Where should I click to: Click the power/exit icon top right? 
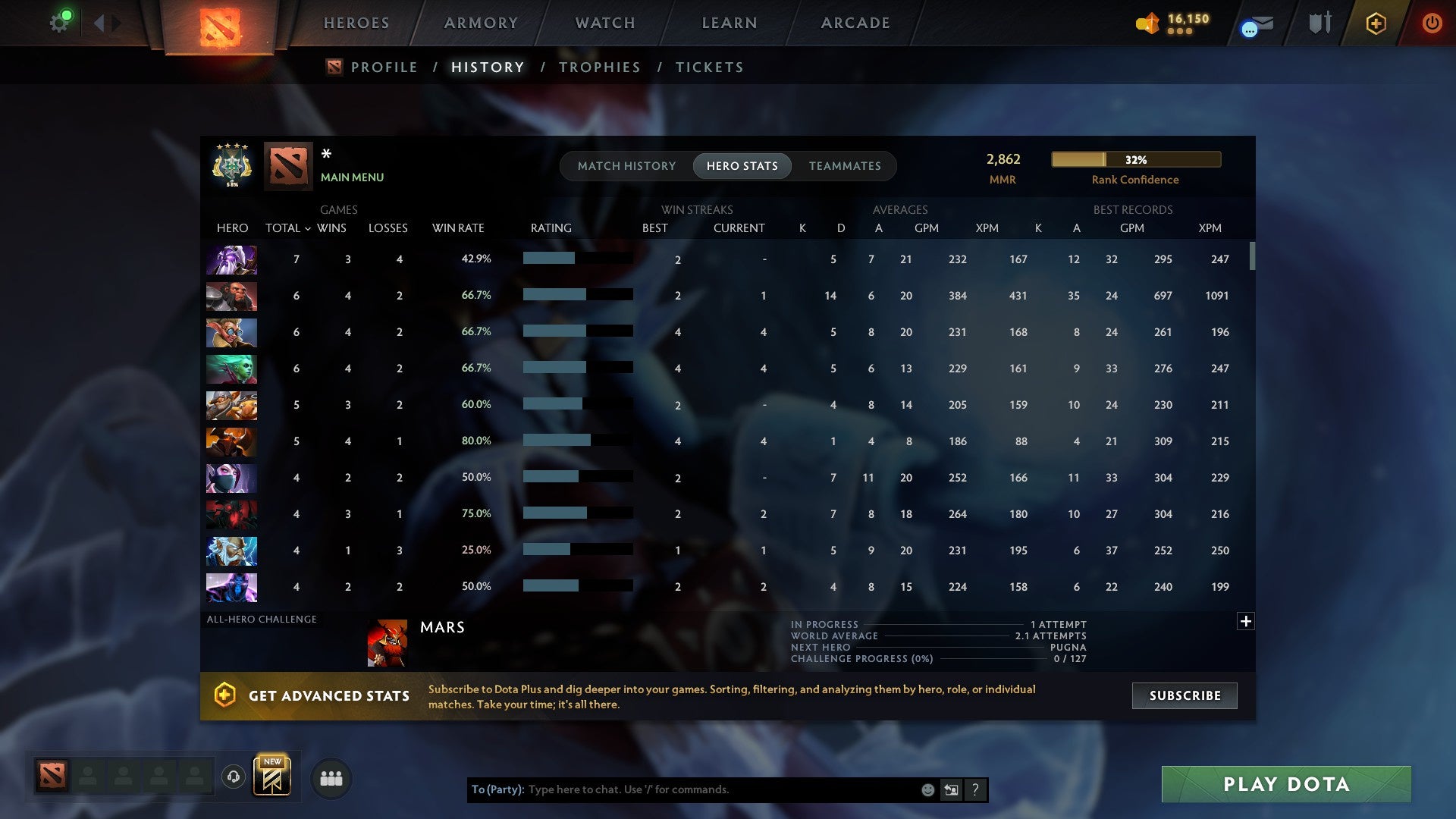tap(1432, 23)
